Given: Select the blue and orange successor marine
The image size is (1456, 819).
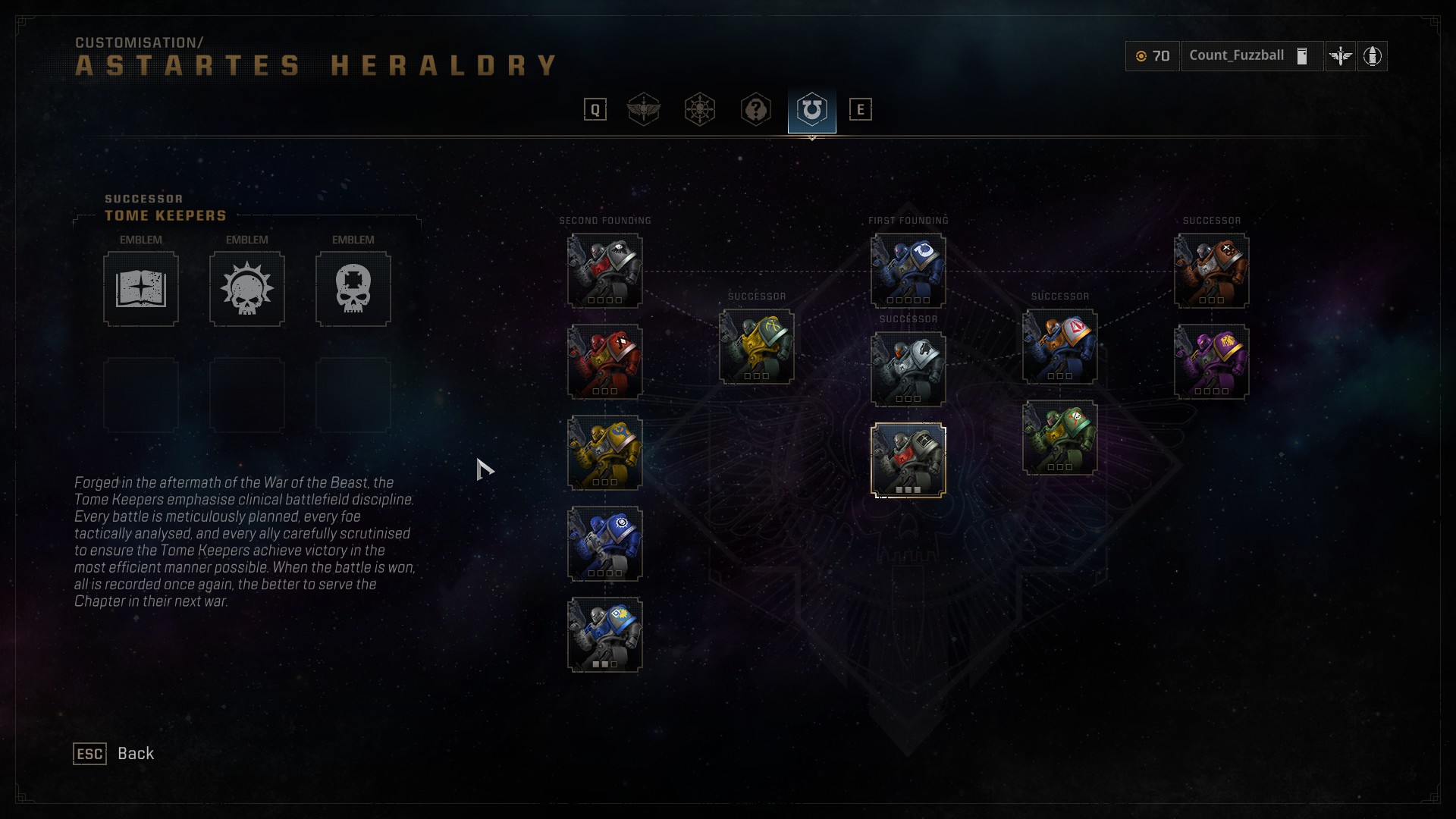Looking at the screenshot, I should pos(1059,347).
